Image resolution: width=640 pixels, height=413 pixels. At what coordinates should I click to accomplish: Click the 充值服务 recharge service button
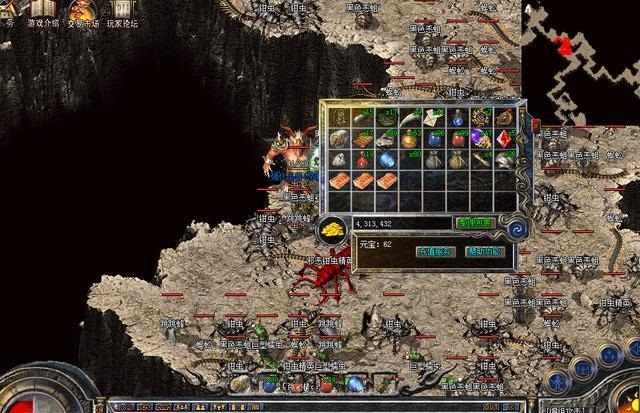(x=435, y=251)
